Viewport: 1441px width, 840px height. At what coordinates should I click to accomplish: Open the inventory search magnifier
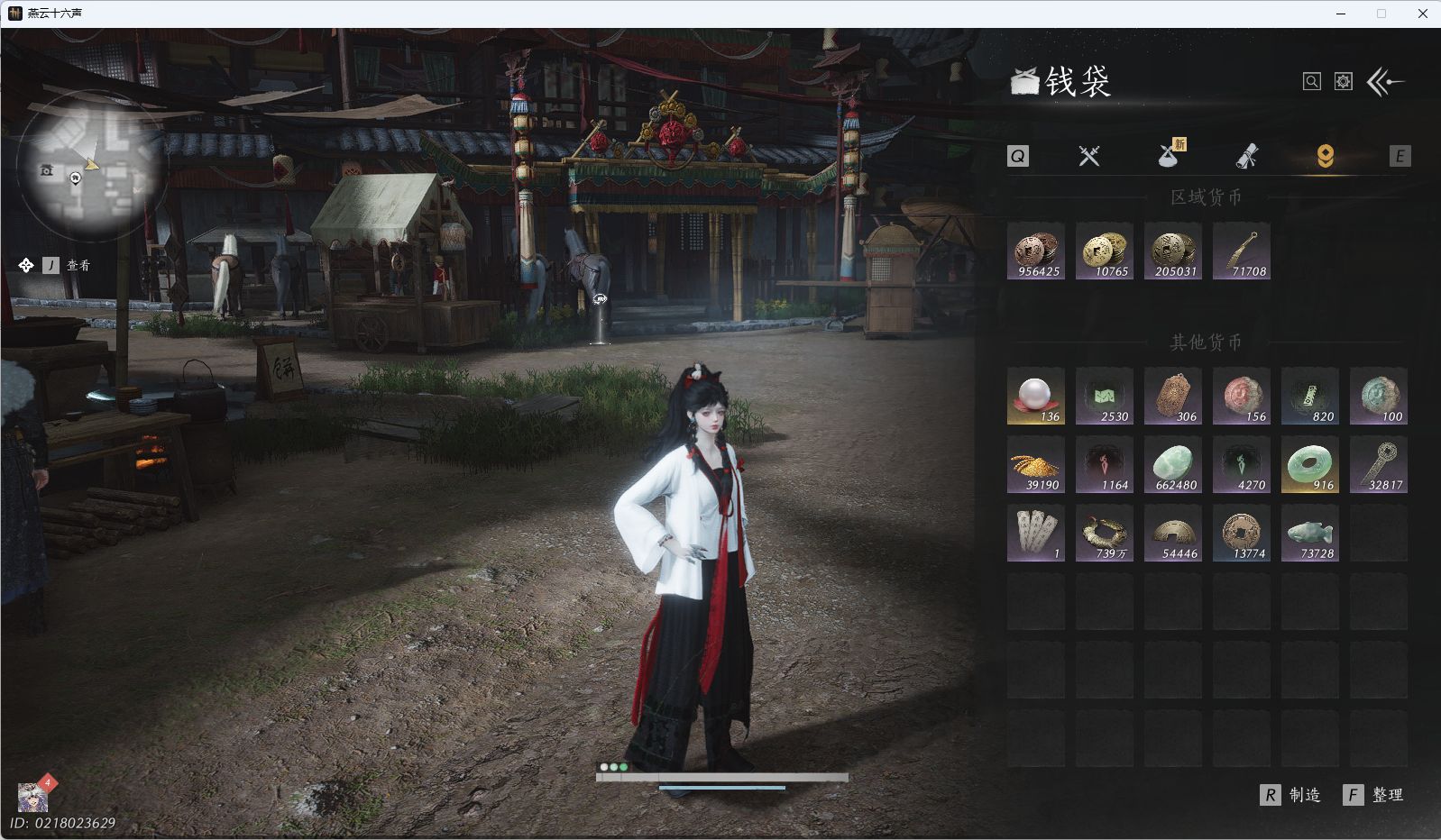click(x=1311, y=82)
